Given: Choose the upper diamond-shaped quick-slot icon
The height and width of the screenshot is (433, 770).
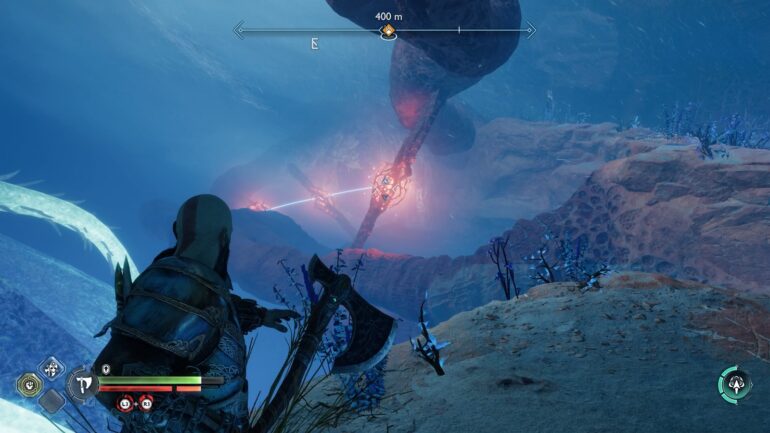Looking at the screenshot, I should (x=52, y=368).
